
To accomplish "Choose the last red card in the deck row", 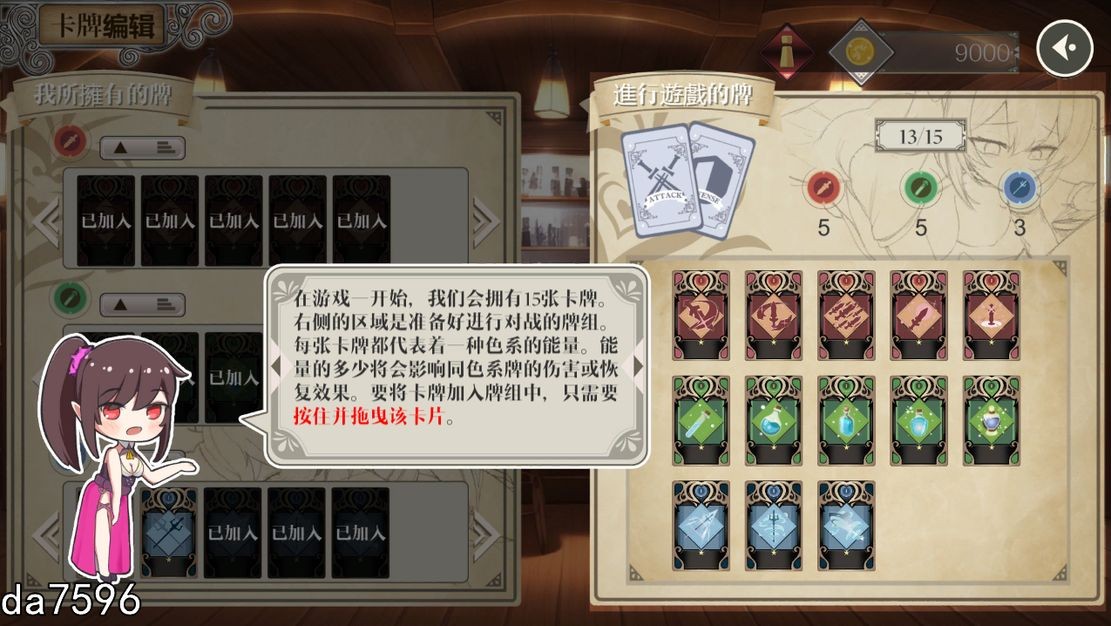I will click(991, 314).
